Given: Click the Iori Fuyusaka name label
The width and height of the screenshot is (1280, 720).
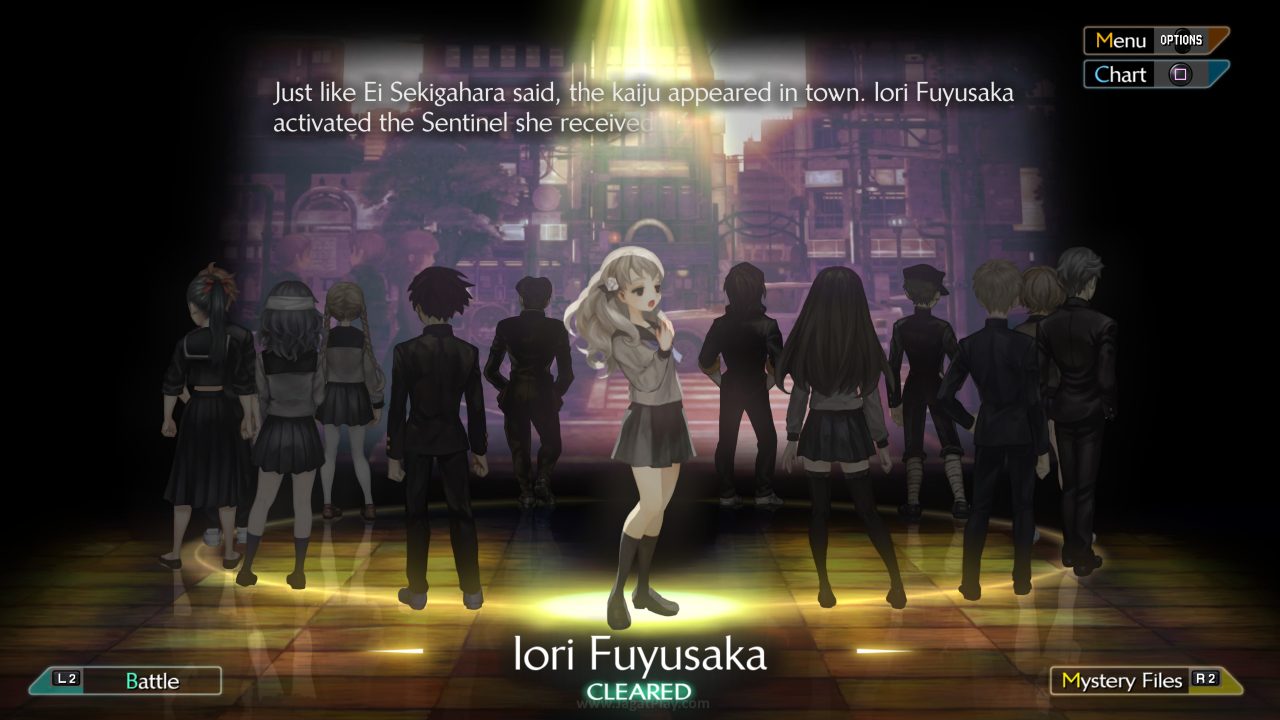Looking at the screenshot, I should [x=640, y=657].
